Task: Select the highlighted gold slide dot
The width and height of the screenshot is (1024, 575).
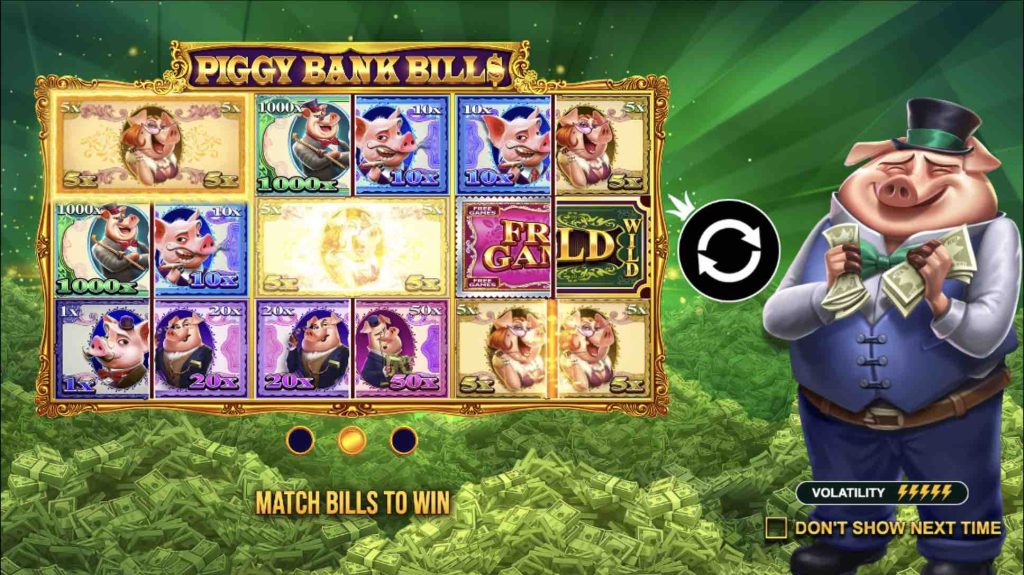Action: point(351,440)
